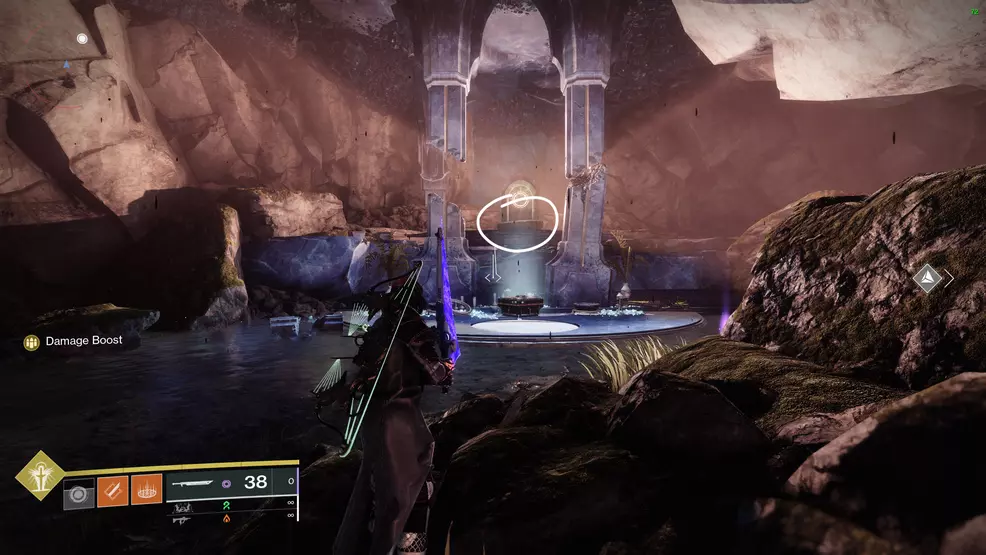The image size is (986, 555).
Task: Use the orange melee ability icon
Action: pos(112,490)
